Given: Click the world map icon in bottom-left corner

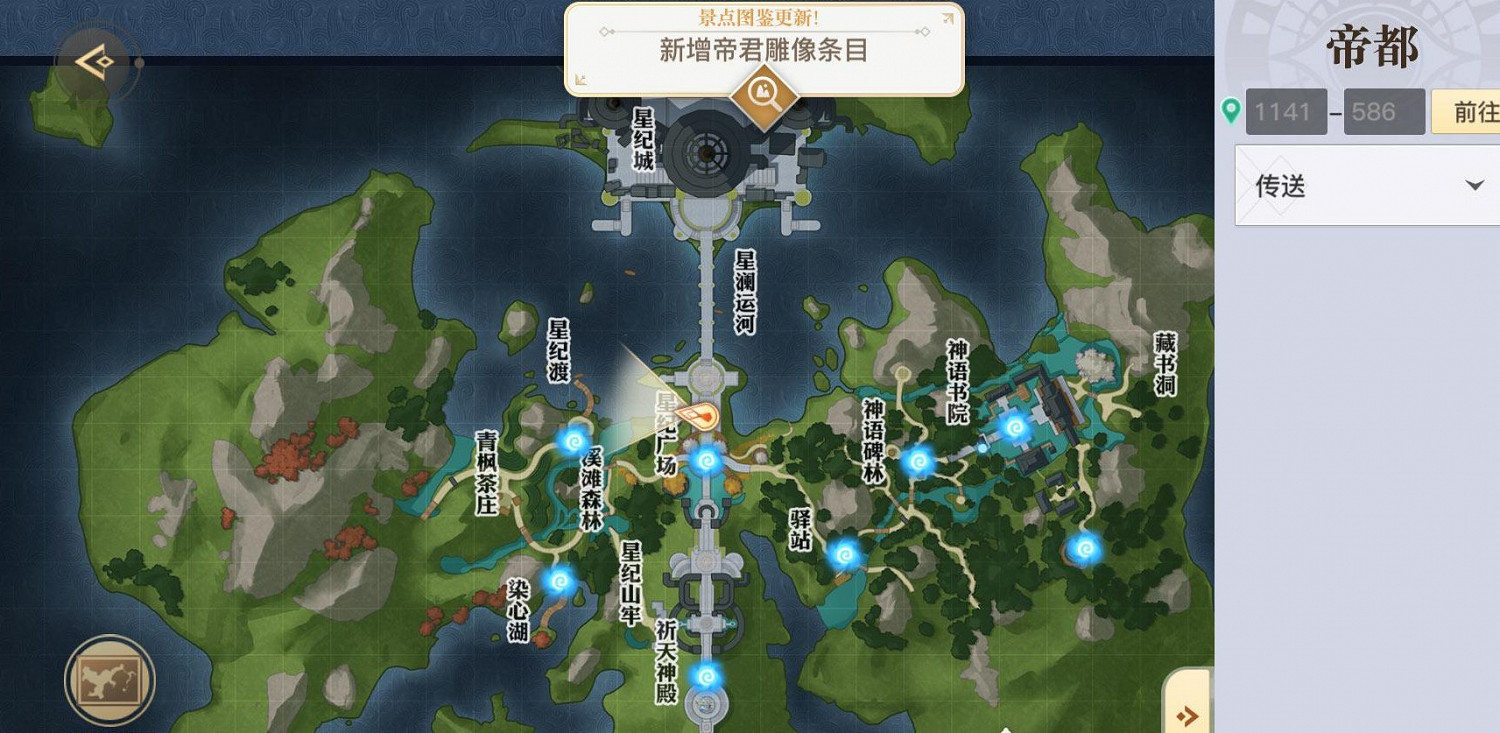Looking at the screenshot, I should 110,680.
